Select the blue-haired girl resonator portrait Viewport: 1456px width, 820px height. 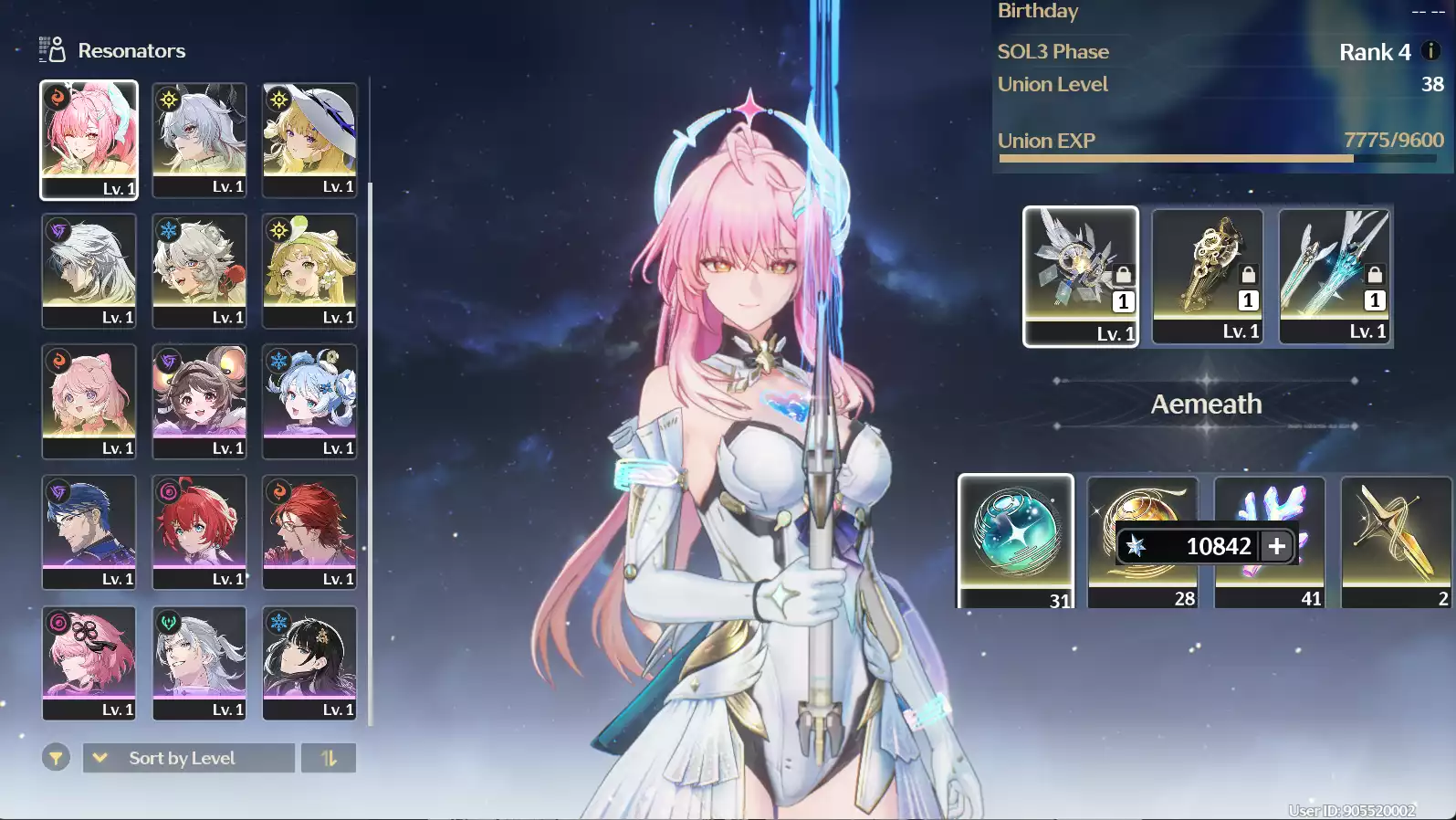tap(309, 401)
